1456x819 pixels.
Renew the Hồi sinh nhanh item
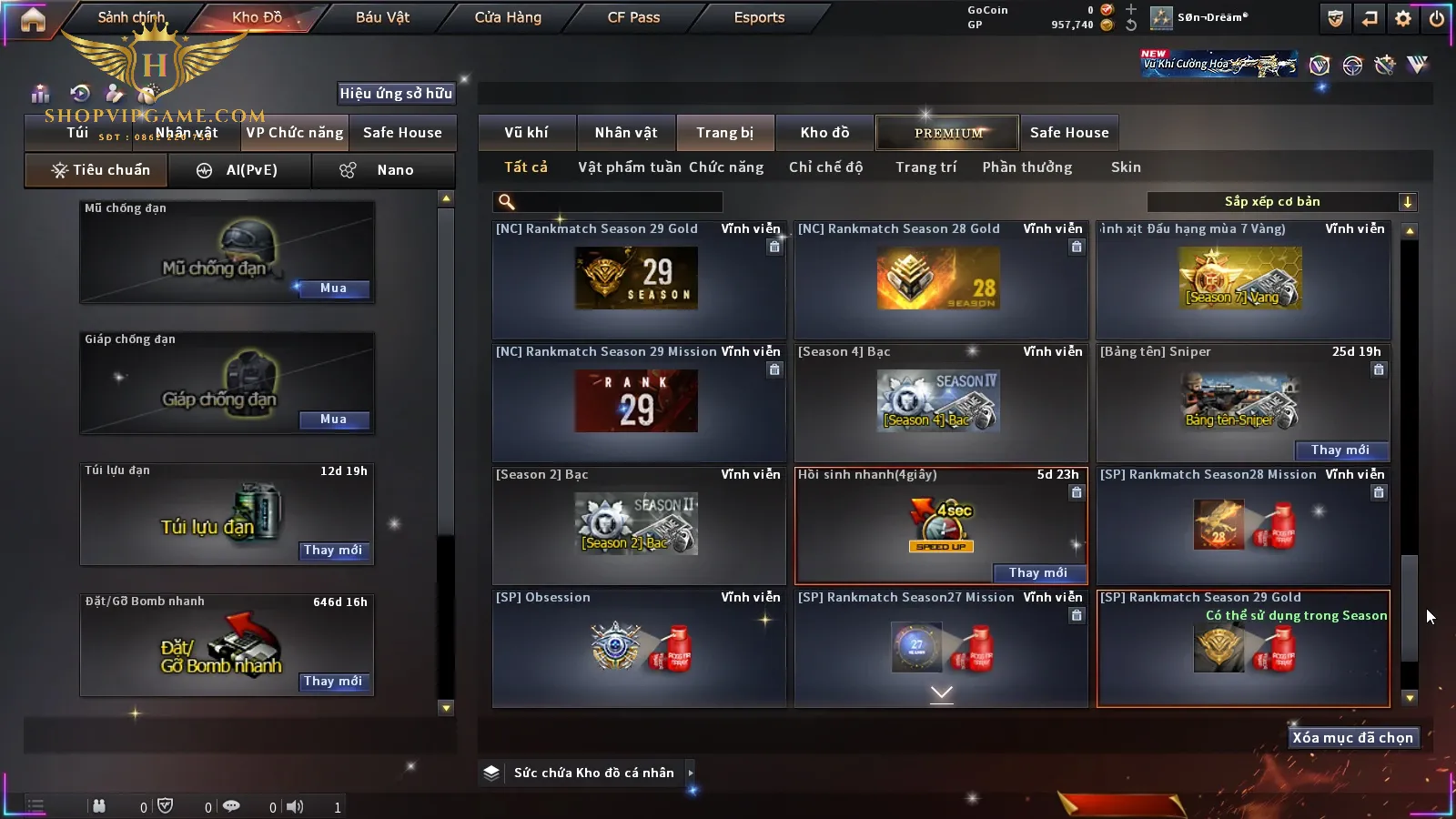[1037, 572]
